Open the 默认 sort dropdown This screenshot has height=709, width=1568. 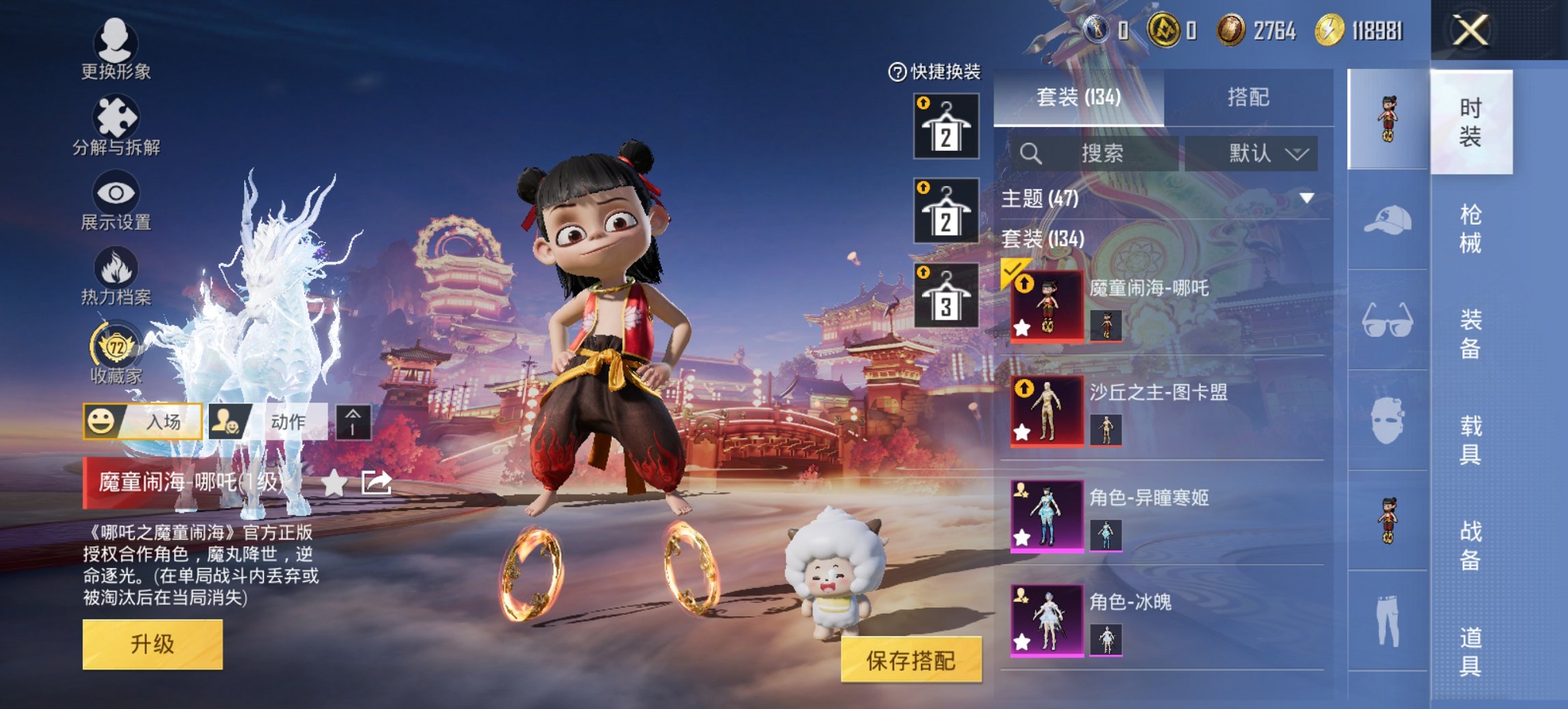(1266, 154)
